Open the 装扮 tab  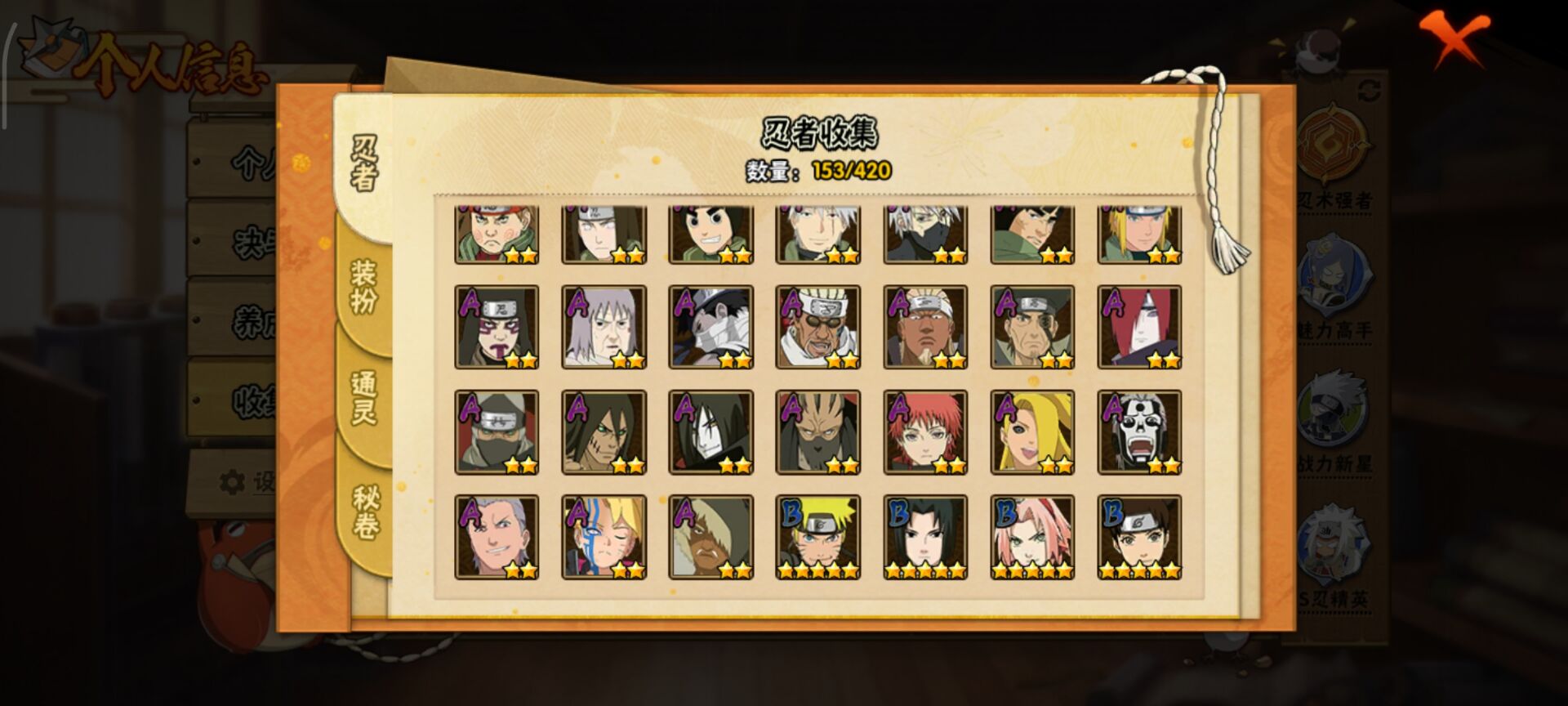tap(363, 287)
